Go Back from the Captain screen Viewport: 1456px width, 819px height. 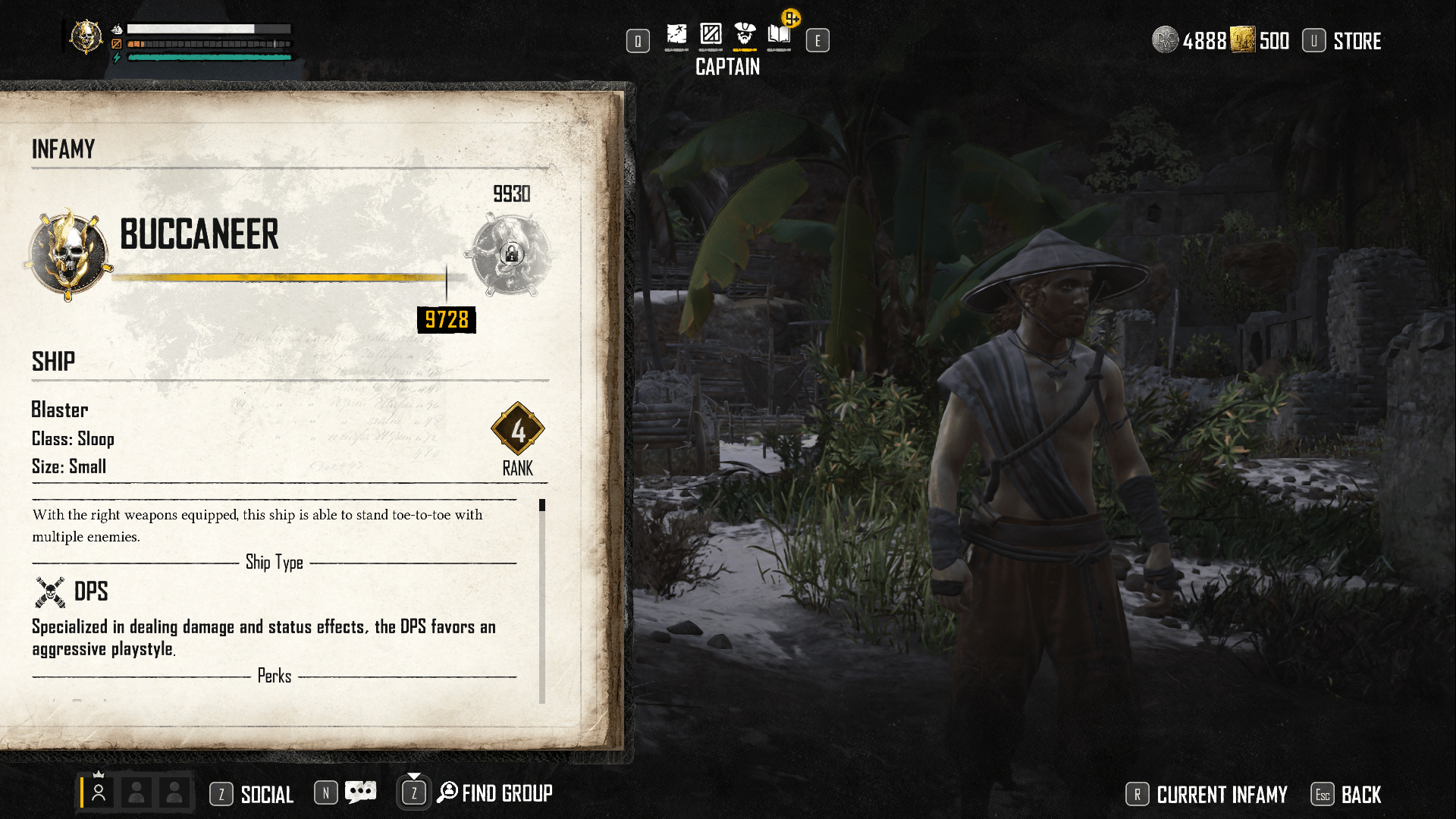click(x=1360, y=795)
